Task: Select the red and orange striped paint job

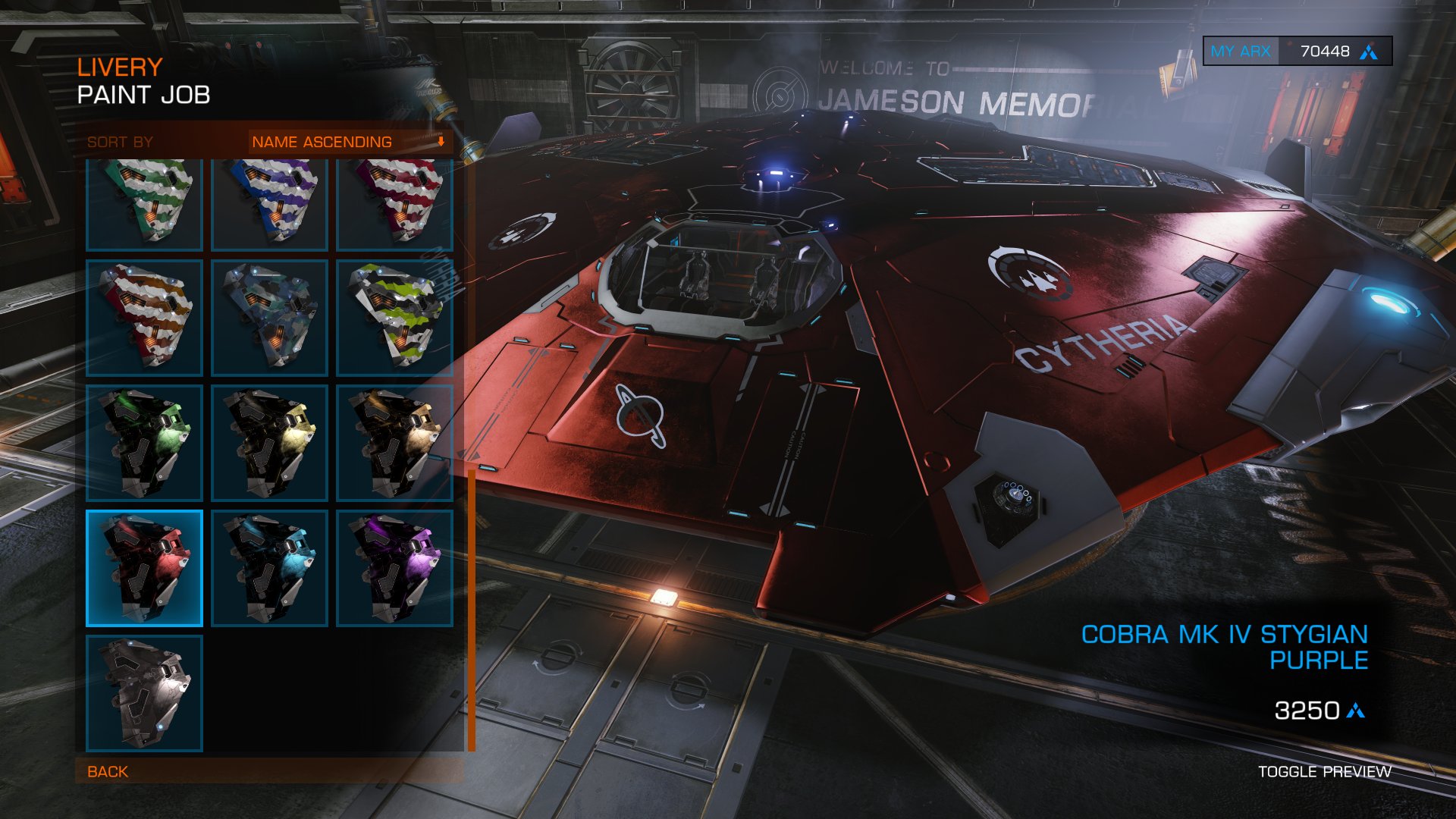Action: 144,318
